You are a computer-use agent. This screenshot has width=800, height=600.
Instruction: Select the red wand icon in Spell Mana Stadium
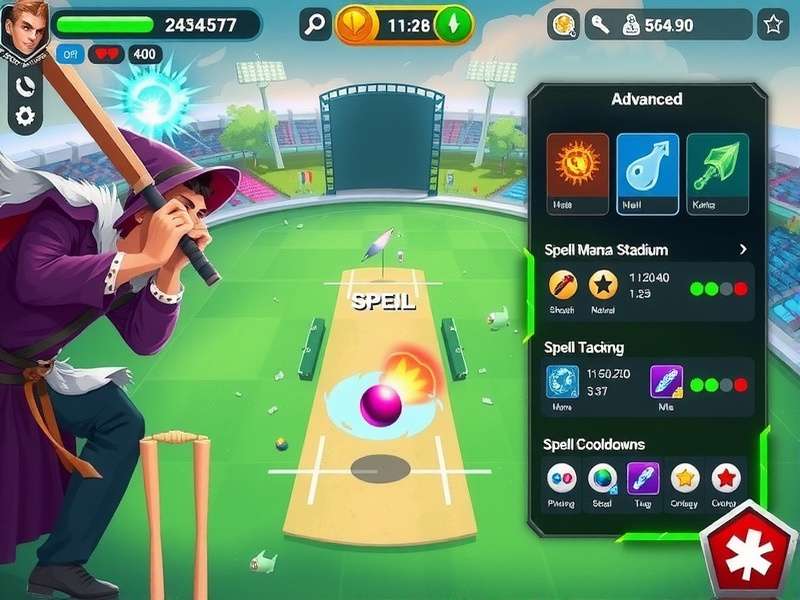[x=563, y=285]
